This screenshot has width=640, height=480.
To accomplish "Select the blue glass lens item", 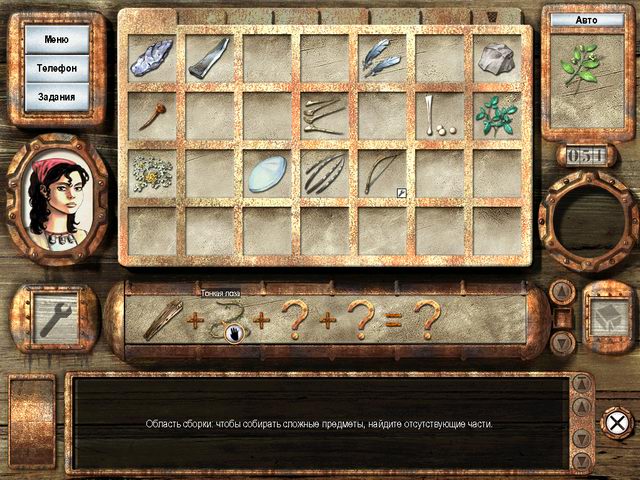I will tap(266, 172).
